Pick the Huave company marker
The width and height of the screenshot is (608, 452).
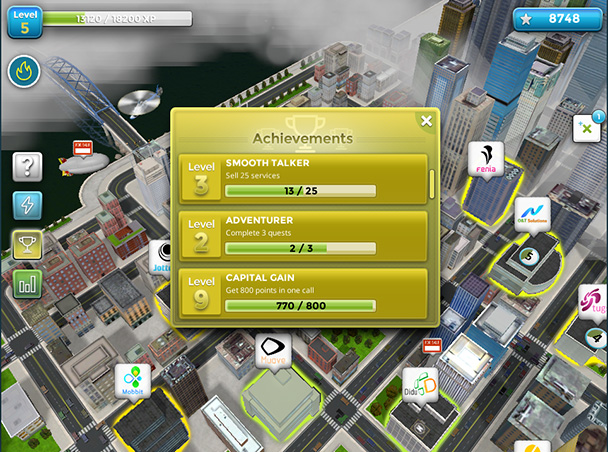click(x=270, y=351)
